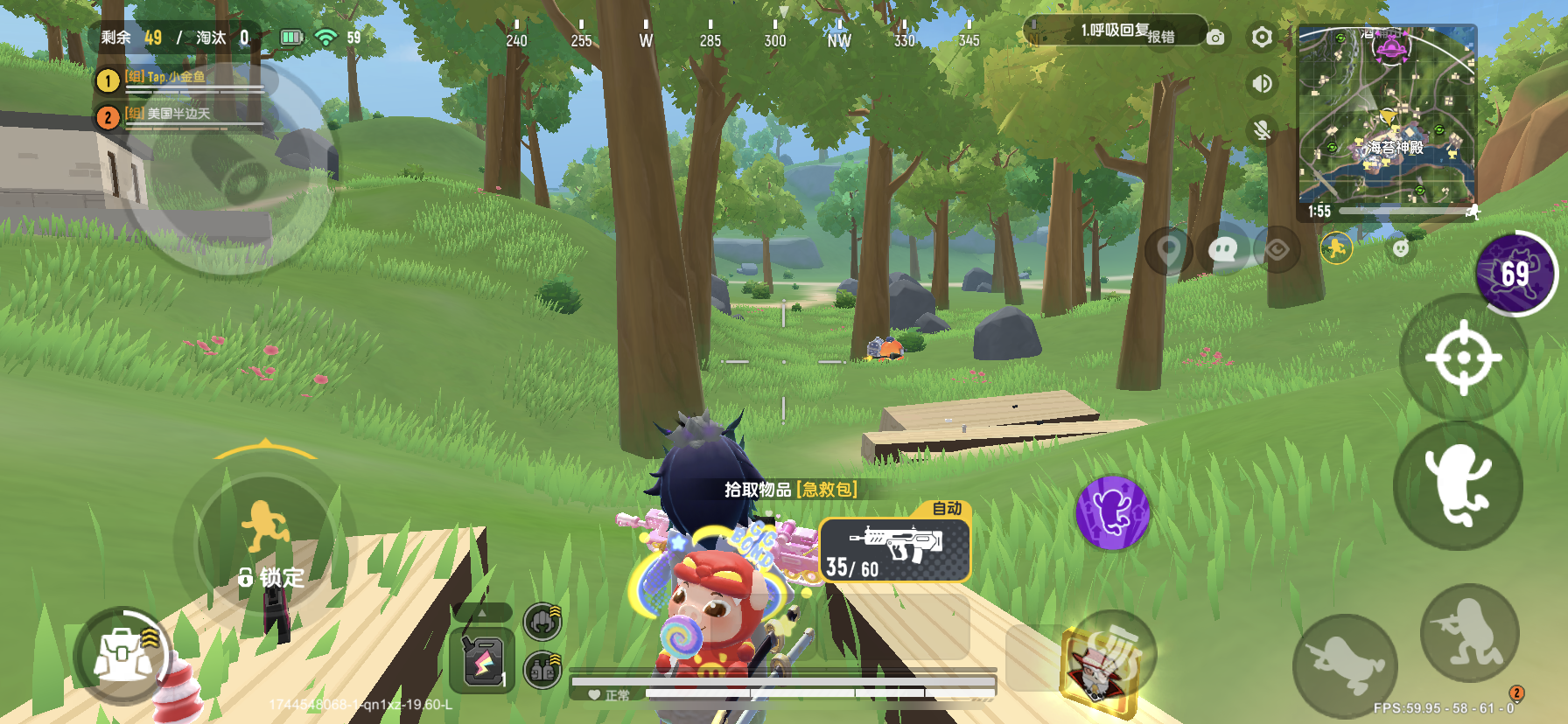Place a map location marker

coord(1169,251)
